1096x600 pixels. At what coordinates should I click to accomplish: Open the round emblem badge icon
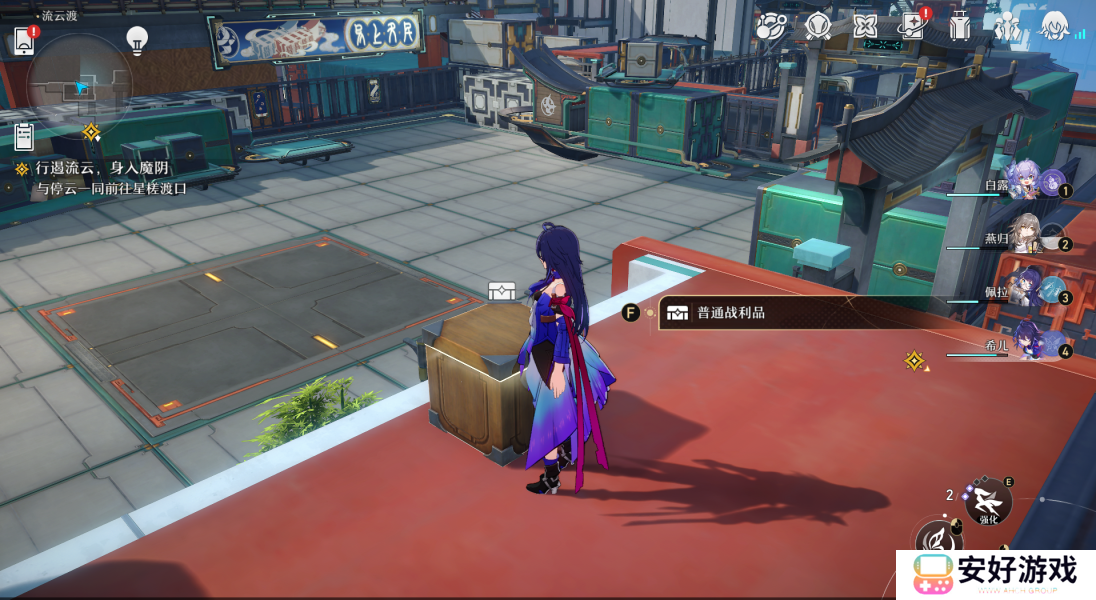tap(818, 26)
